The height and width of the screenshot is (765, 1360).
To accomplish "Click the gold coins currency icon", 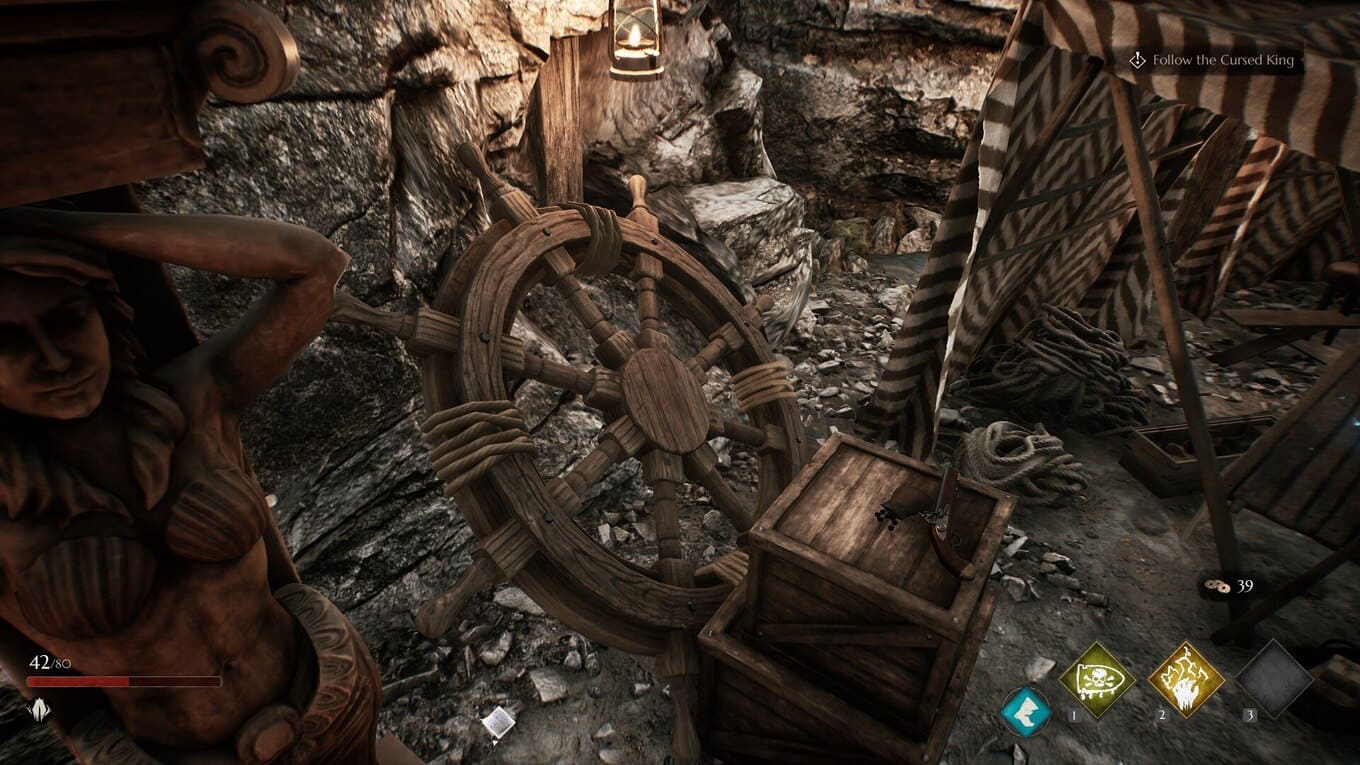I will click(1218, 586).
